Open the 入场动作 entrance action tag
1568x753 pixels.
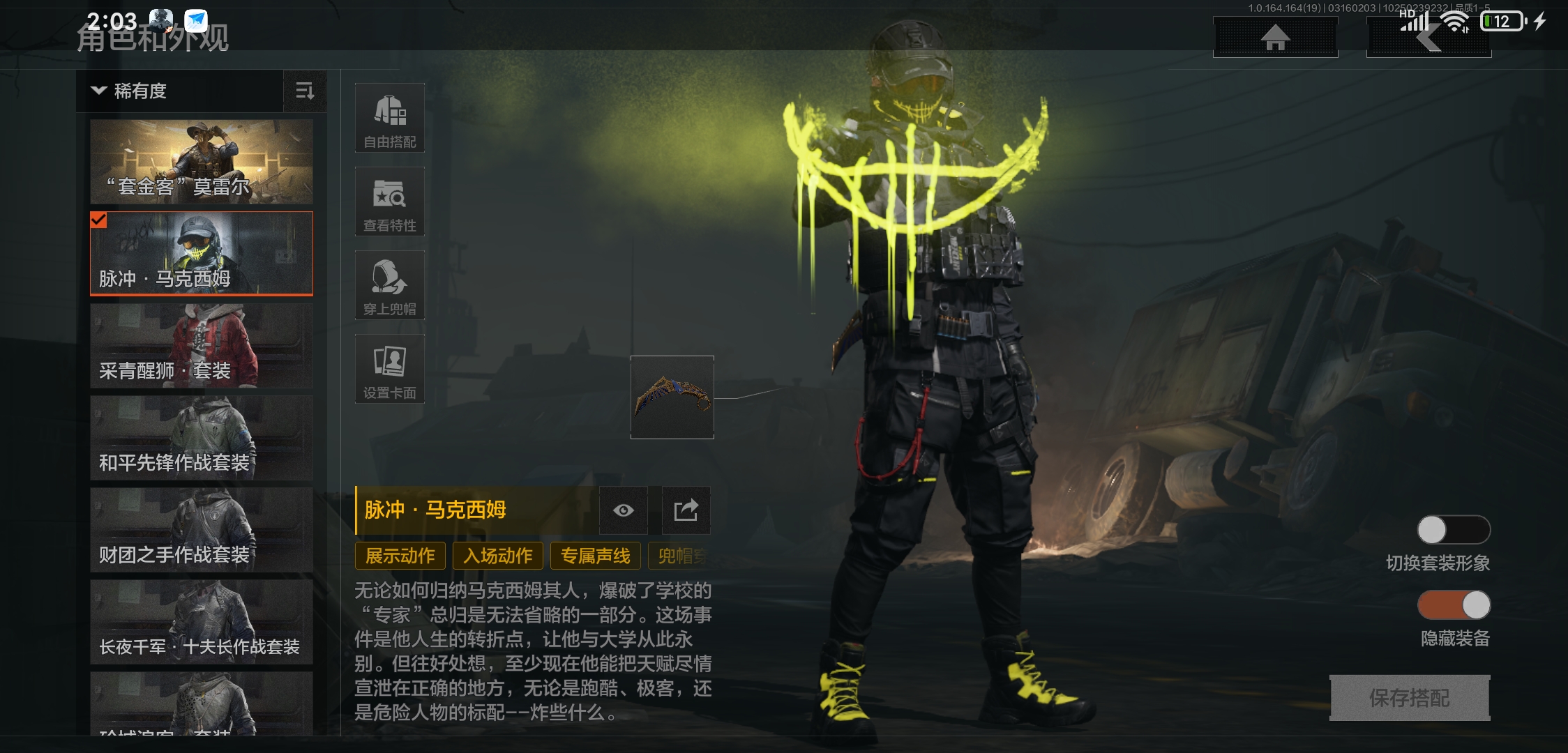pos(497,556)
